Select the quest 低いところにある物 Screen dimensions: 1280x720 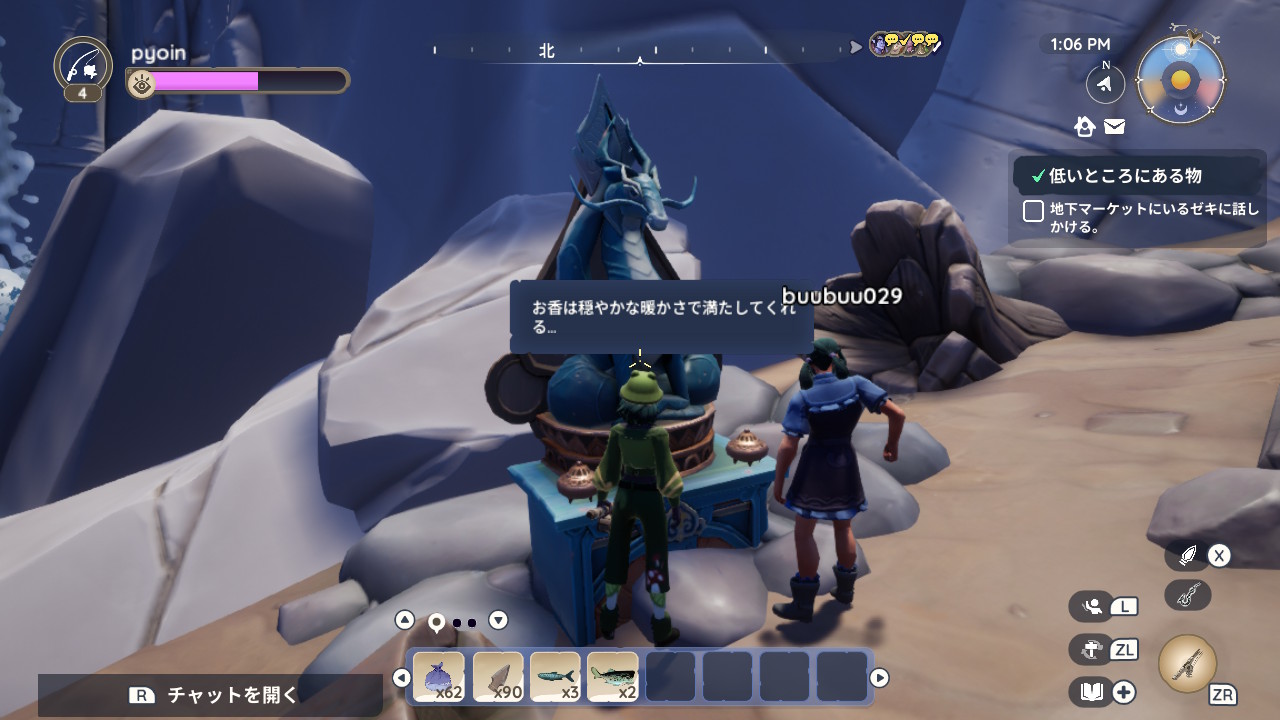[x=1125, y=176]
